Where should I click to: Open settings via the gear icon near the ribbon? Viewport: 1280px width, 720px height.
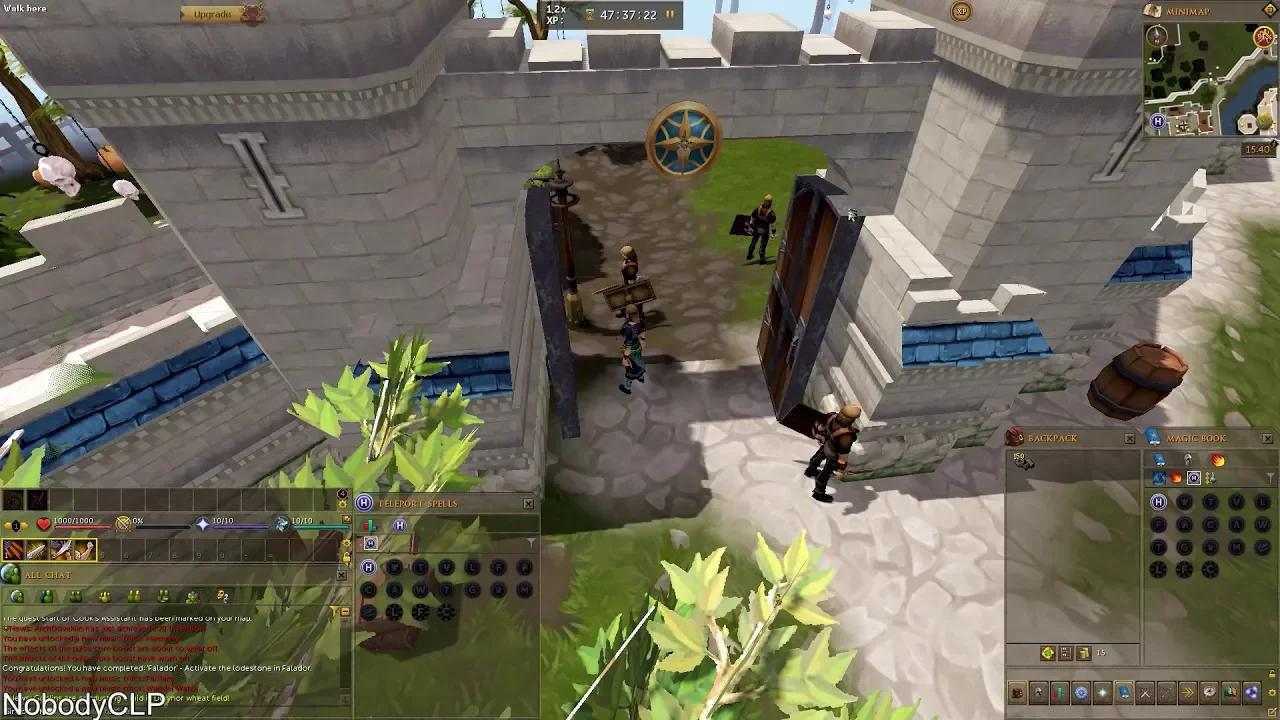coord(1272,693)
